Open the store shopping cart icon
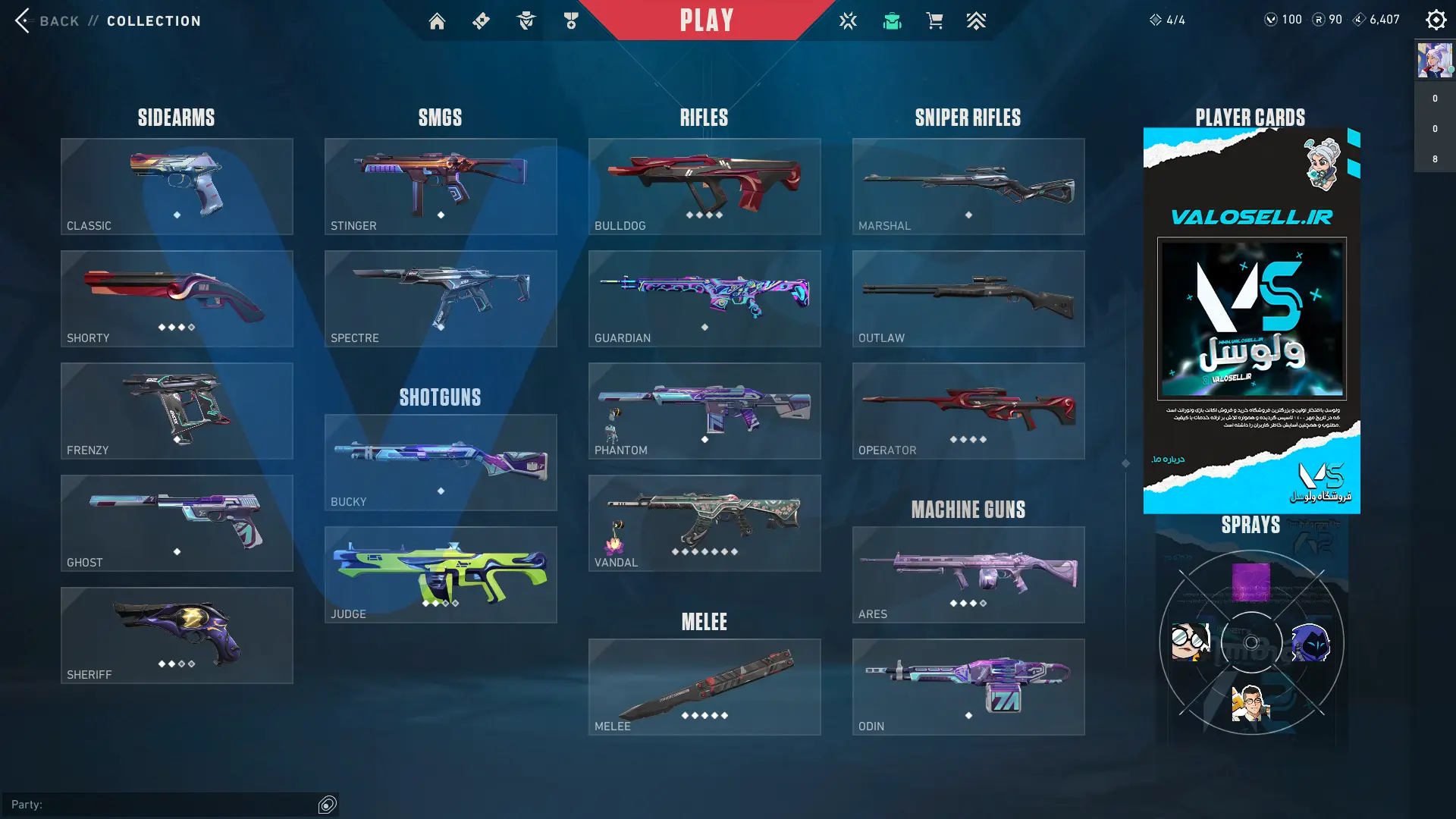Screen dimensions: 1456x819 tap(934, 21)
